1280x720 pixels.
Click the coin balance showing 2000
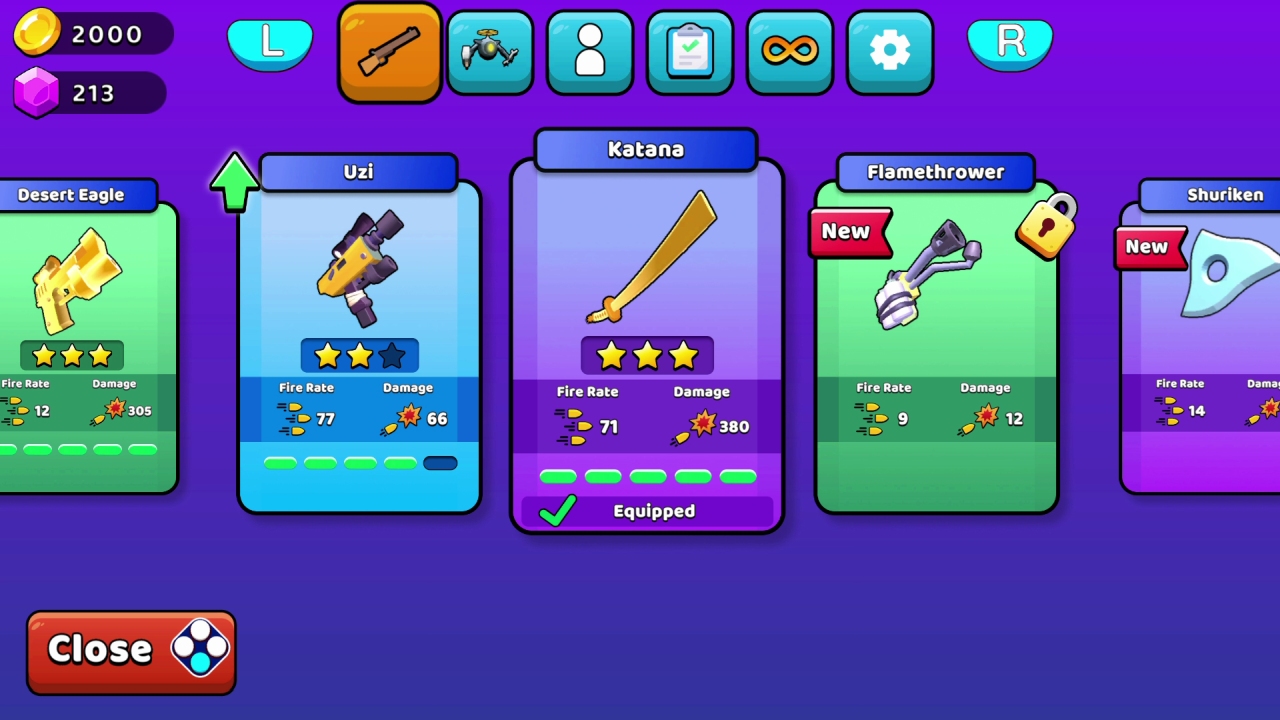click(92, 34)
